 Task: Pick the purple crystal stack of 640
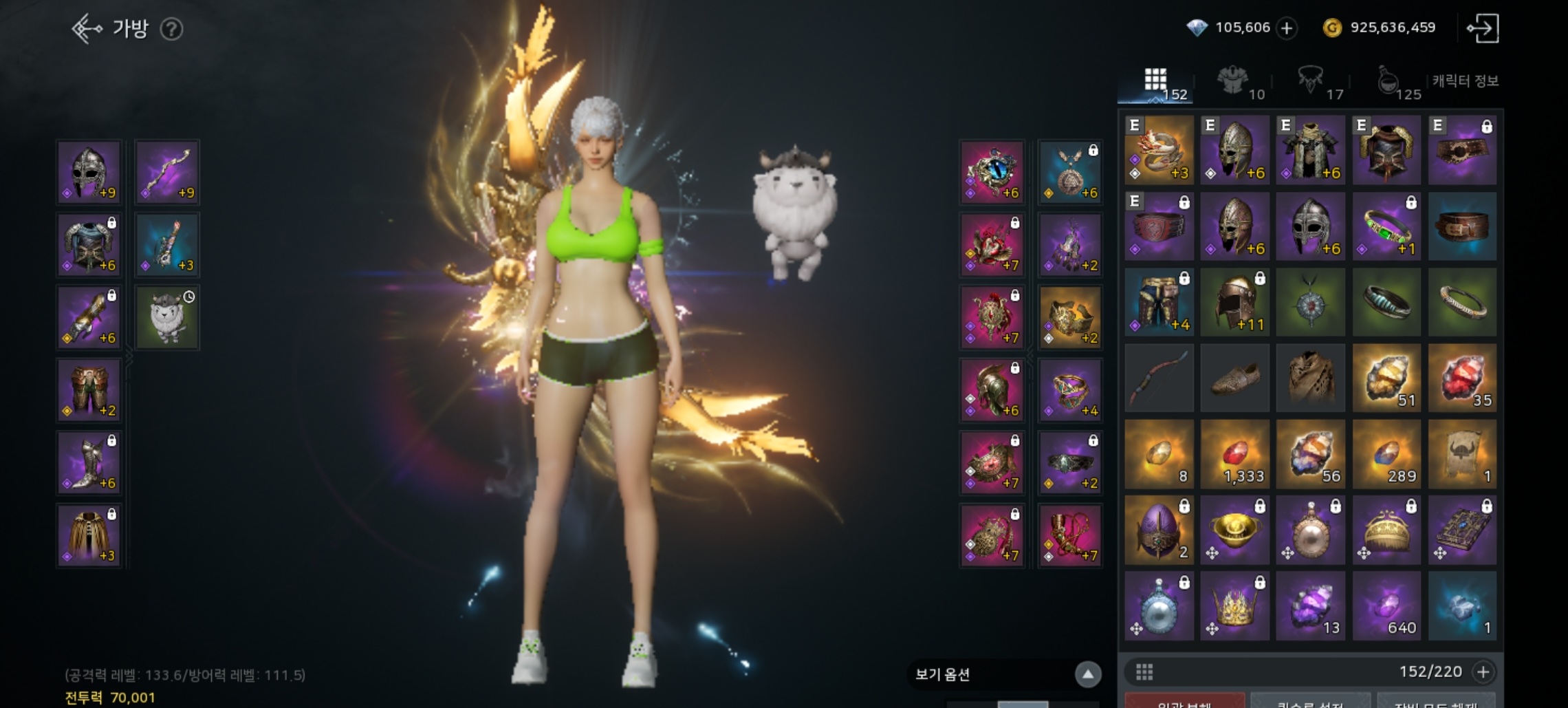click(x=1386, y=606)
